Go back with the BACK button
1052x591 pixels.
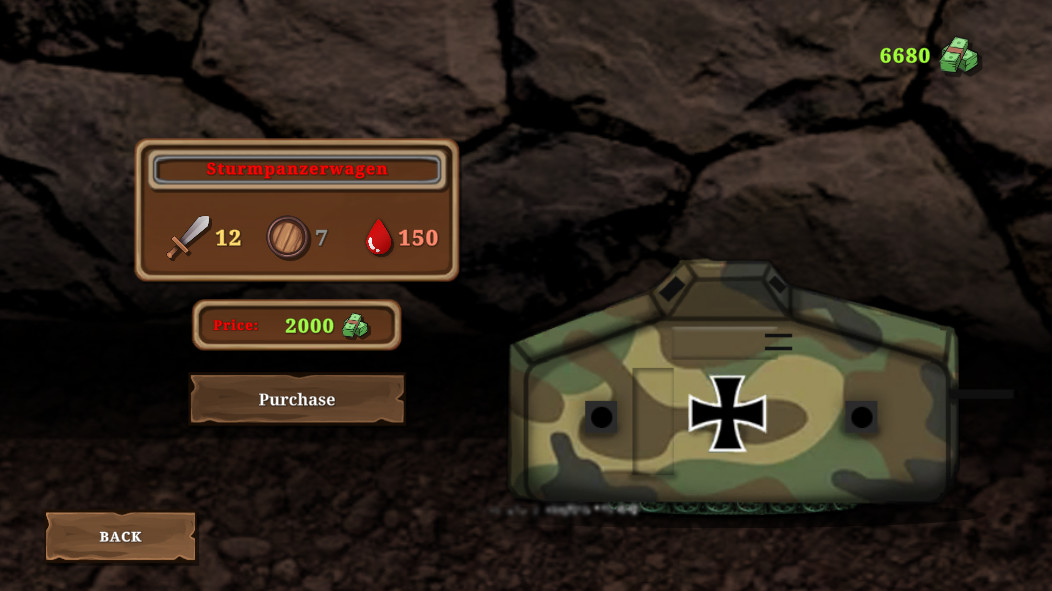pos(121,537)
